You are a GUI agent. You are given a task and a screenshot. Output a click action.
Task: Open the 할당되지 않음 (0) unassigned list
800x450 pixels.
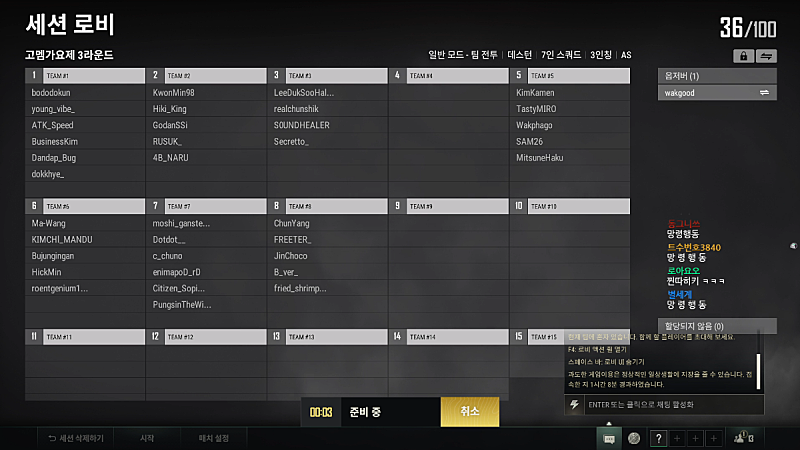(717, 326)
